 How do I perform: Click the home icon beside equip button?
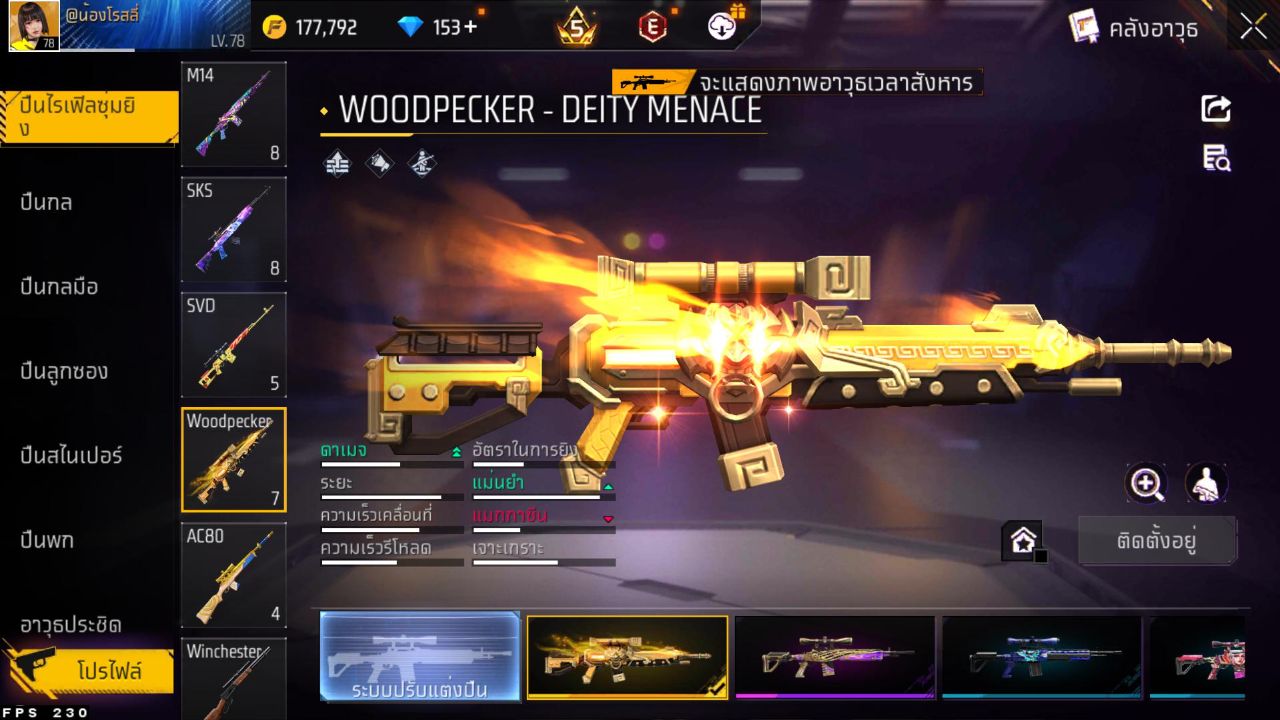click(1023, 540)
